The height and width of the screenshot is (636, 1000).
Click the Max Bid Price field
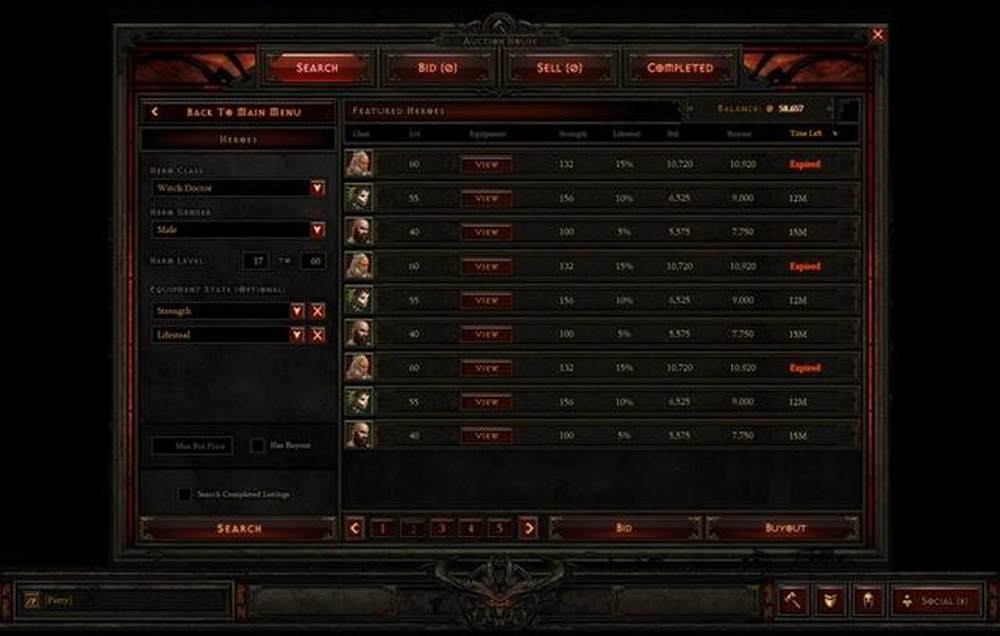(191, 445)
